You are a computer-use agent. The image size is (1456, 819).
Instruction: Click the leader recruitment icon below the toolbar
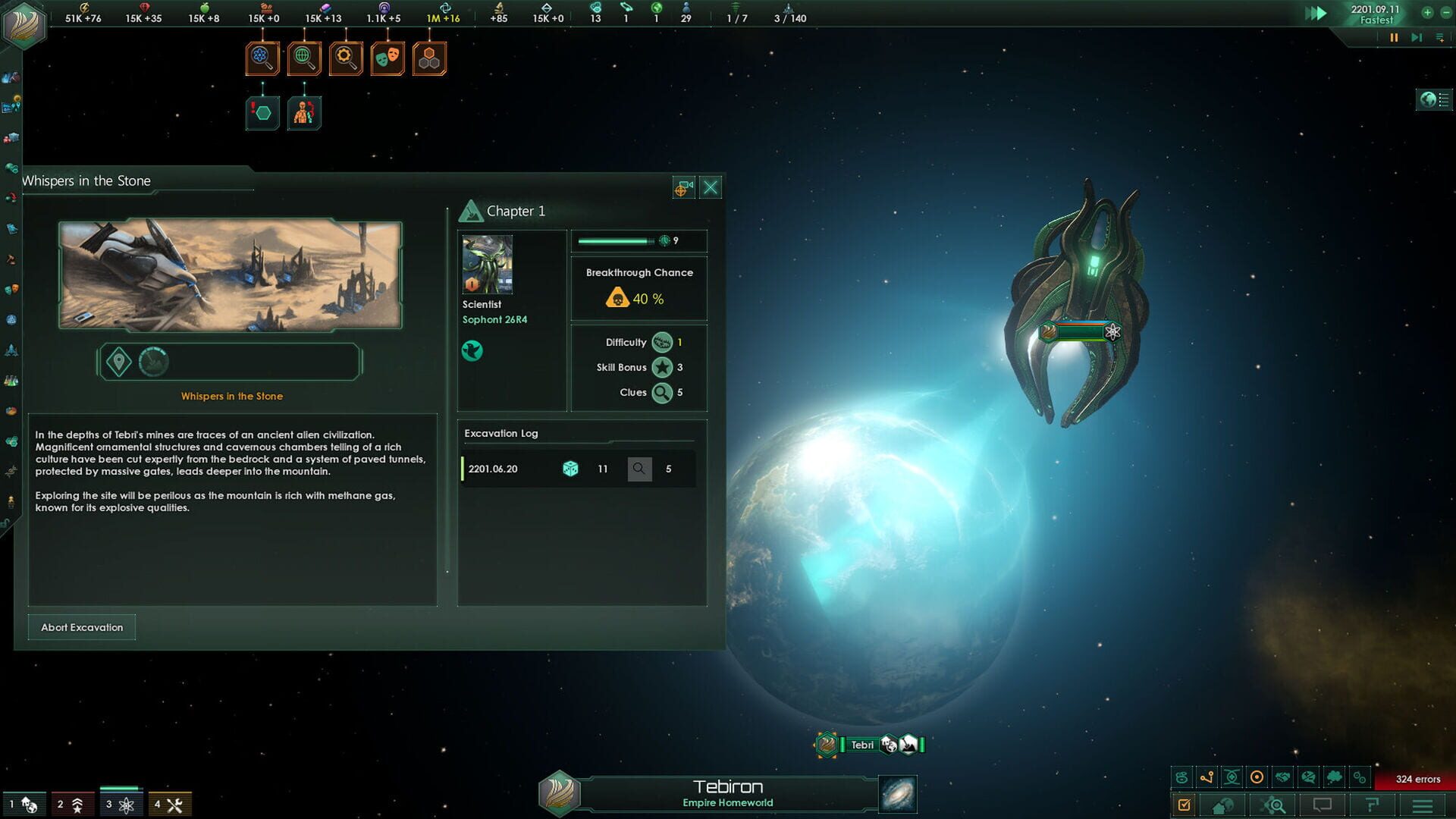[x=304, y=112]
